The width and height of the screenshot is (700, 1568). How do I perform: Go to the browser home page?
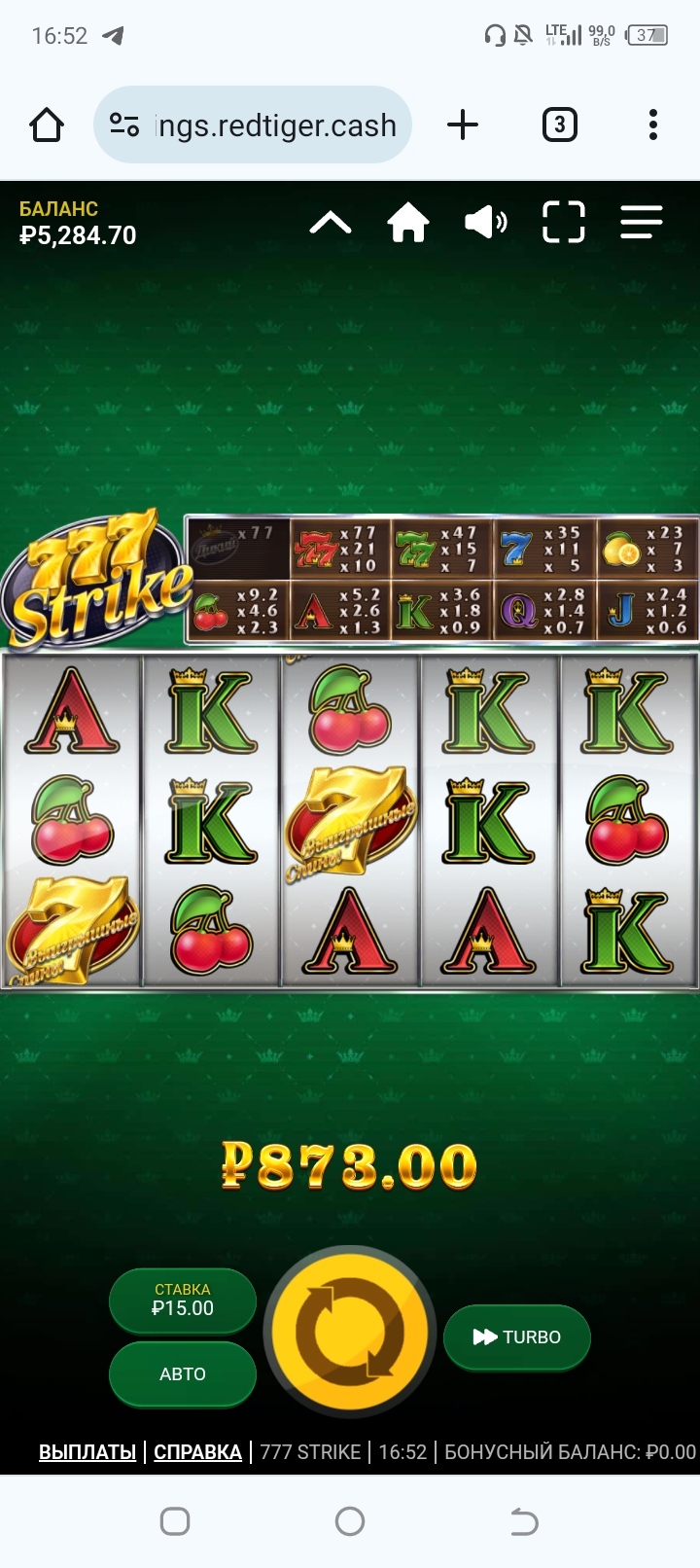click(47, 125)
